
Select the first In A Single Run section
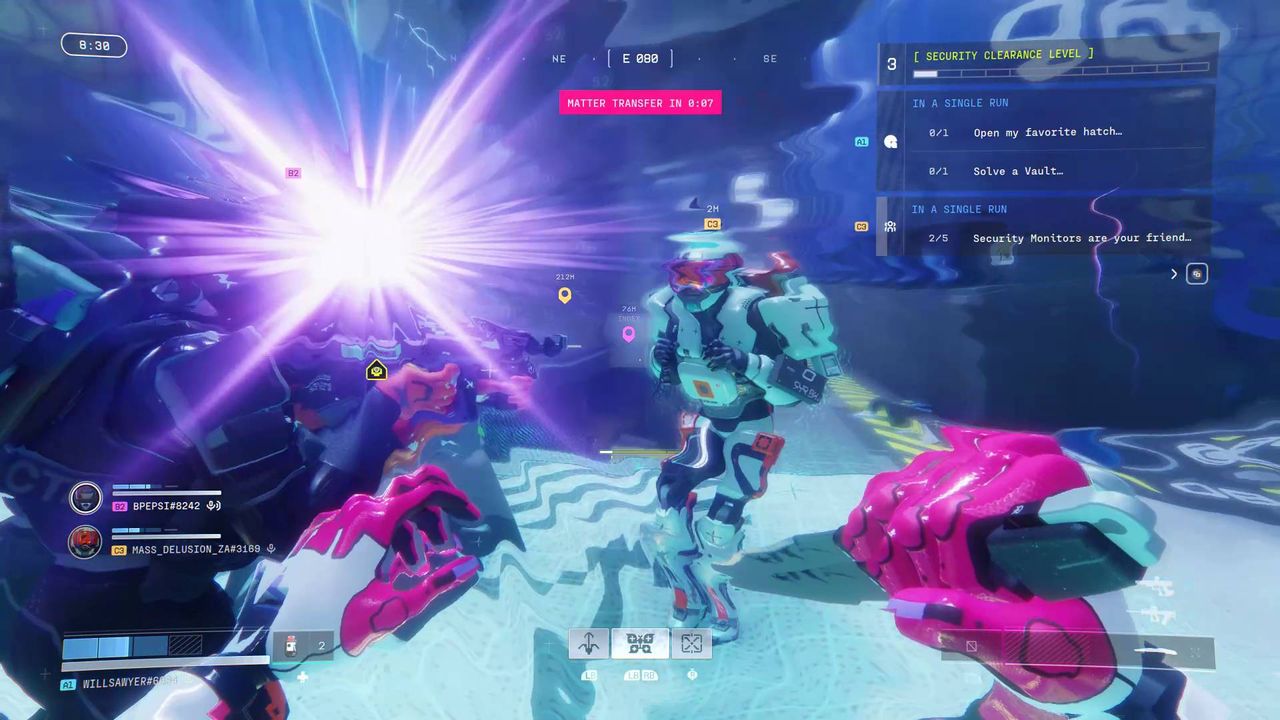(959, 103)
